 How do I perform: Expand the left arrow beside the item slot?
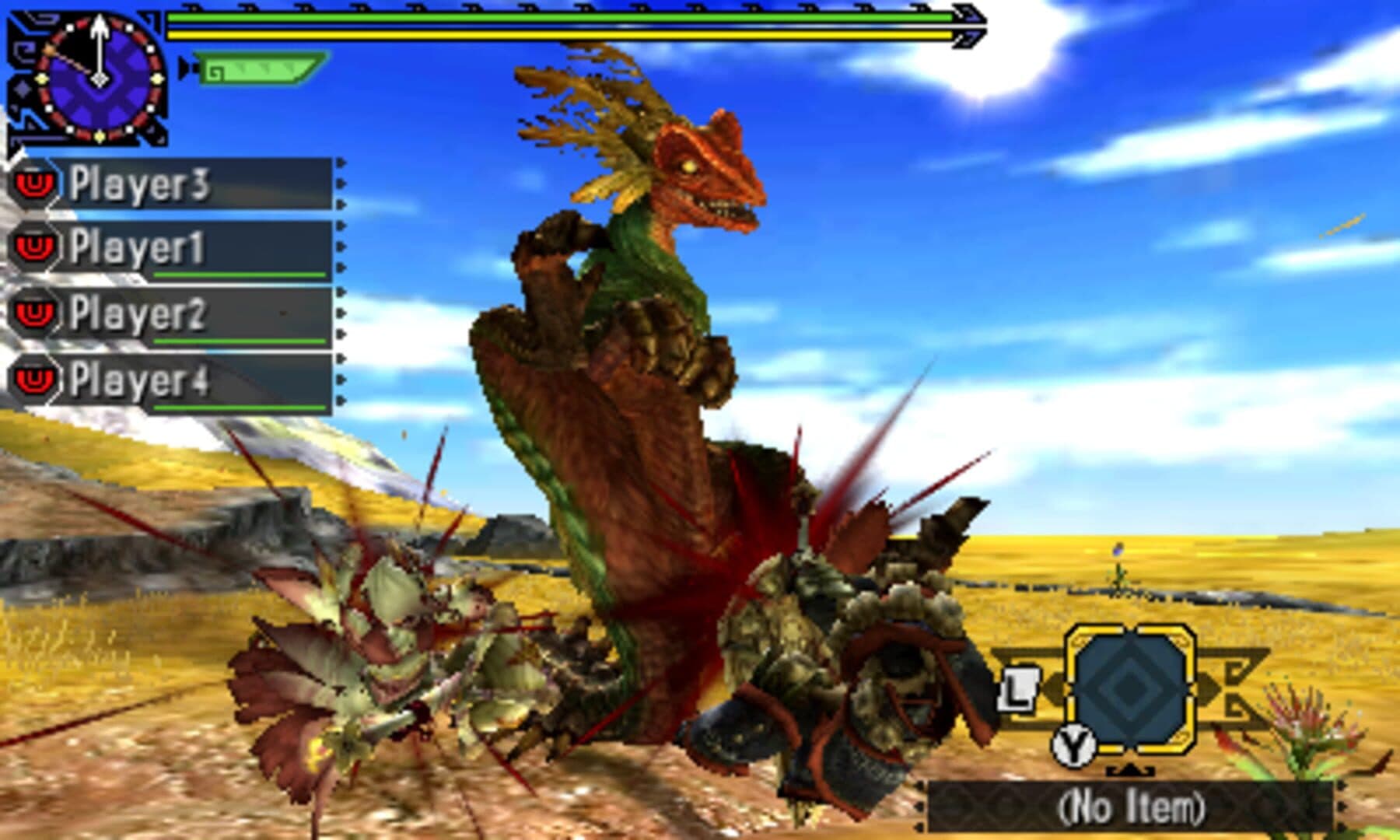(x=1055, y=688)
